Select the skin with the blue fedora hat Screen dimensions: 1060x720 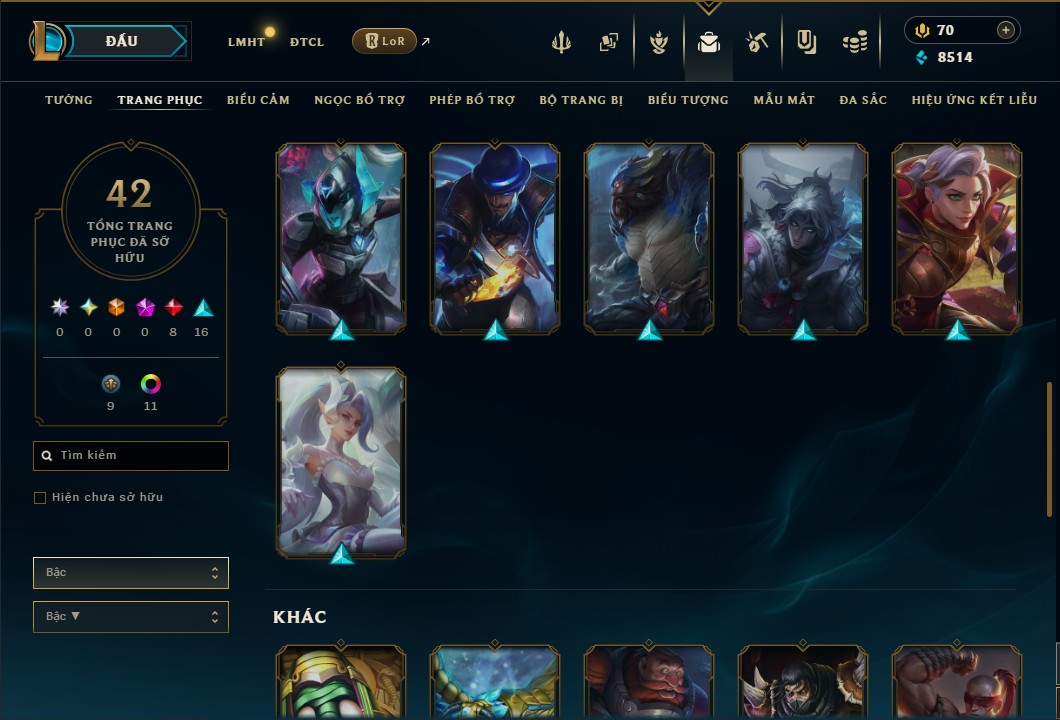(x=495, y=238)
